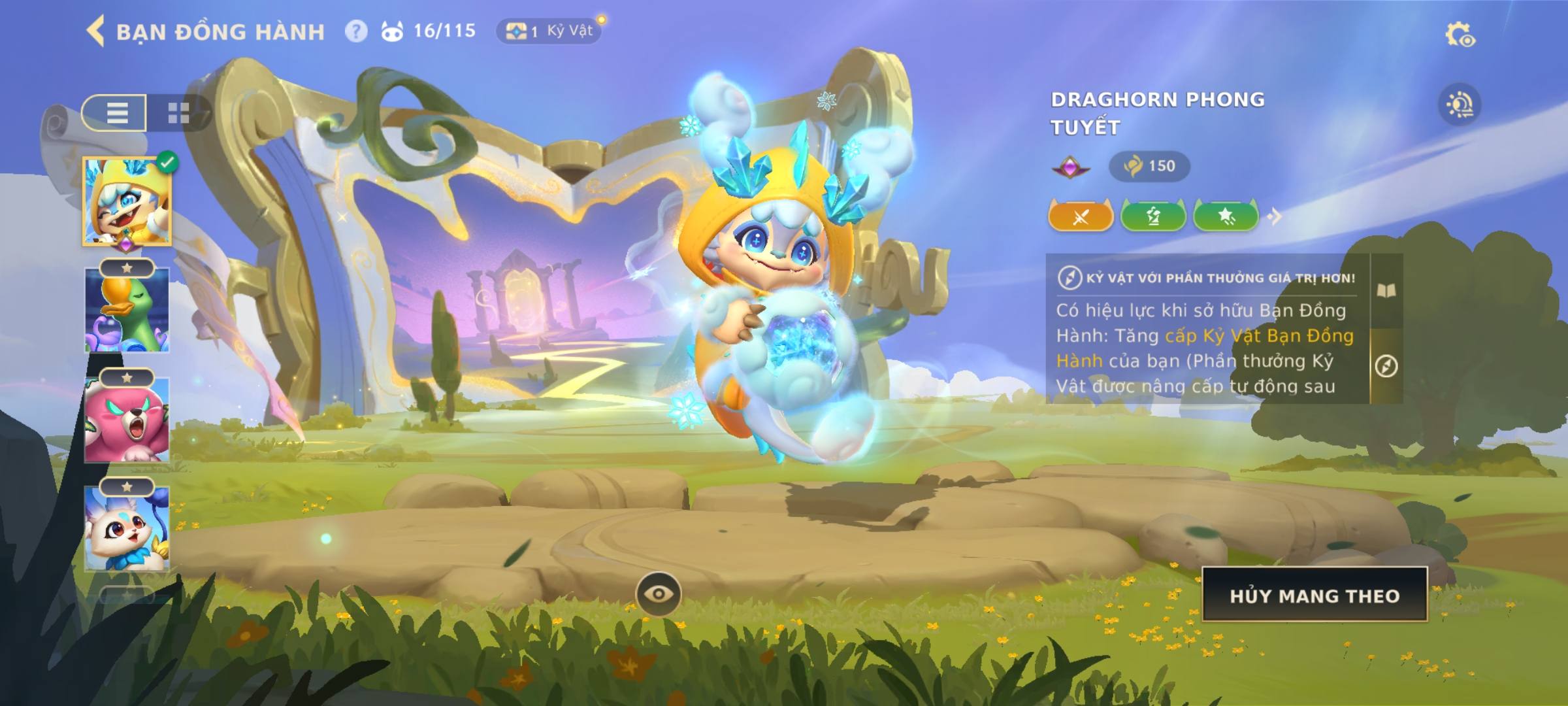Select the green duck companion thumbnail

click(127, 311)
